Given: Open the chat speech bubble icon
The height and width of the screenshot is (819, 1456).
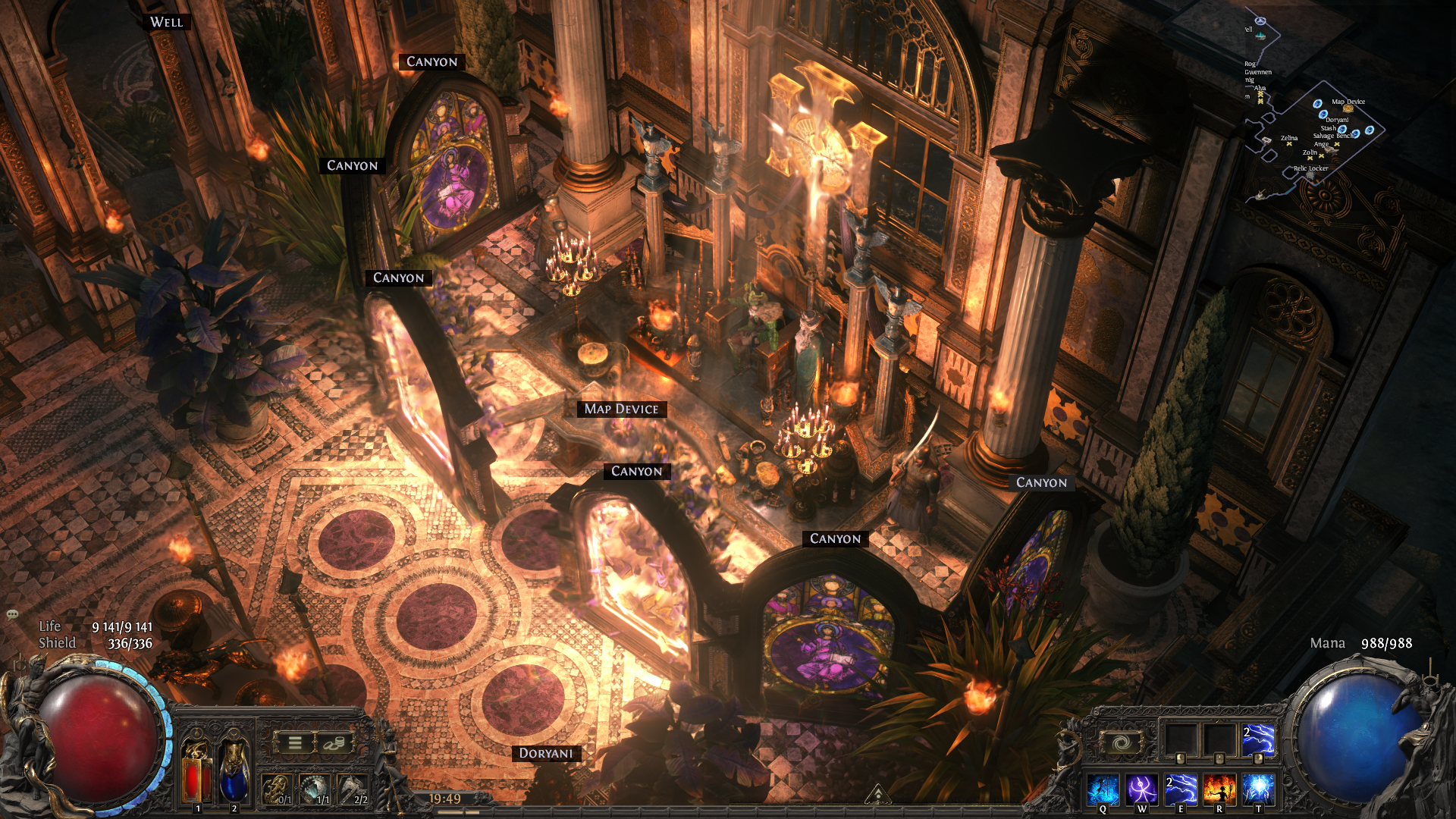Looking at the screenshot, I should [x=12, y=613].
